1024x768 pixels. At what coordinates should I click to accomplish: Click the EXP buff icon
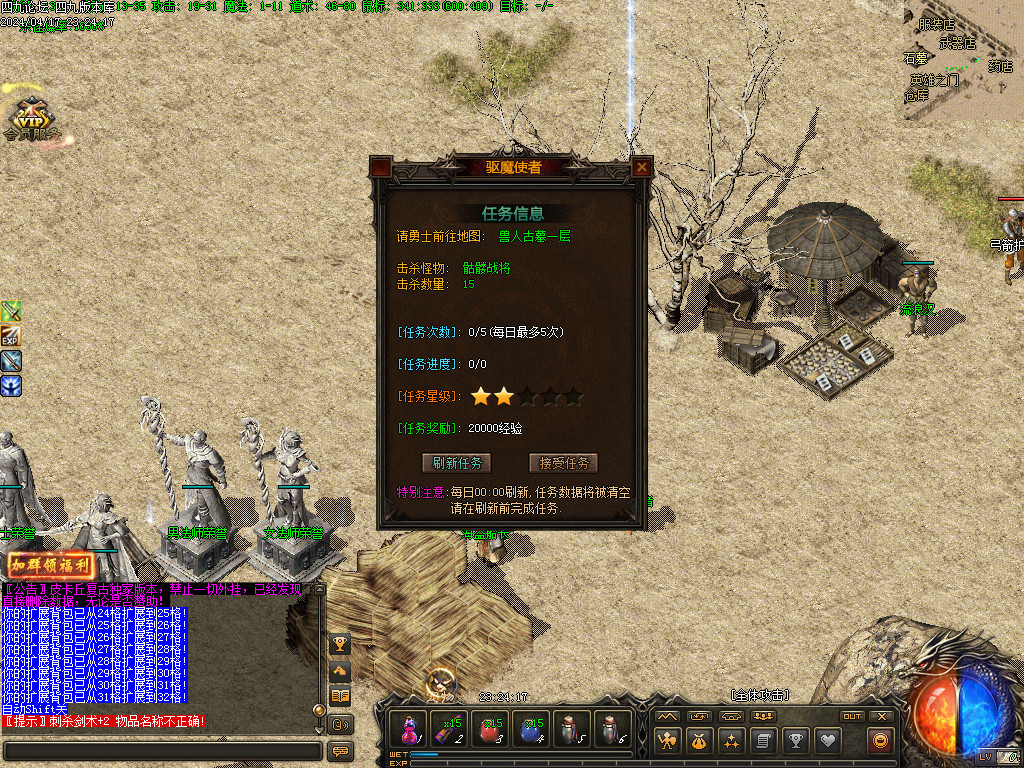tap(11, 336)
